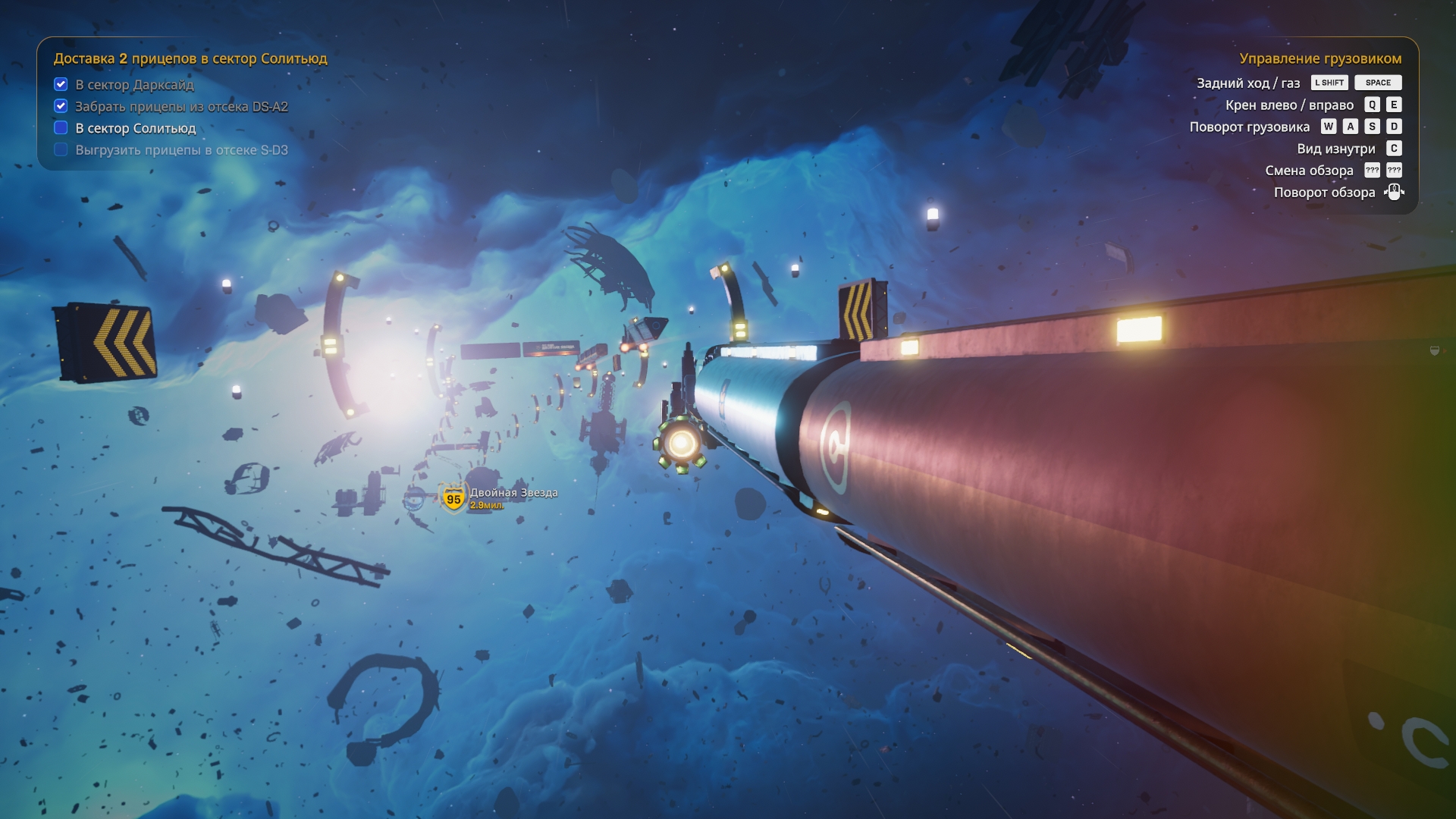Viewport: 1456px width, 819px height.
Task: Select the objective "Выгрузить прицепы в отсеке S-D3"
Action: pos(181,150)
